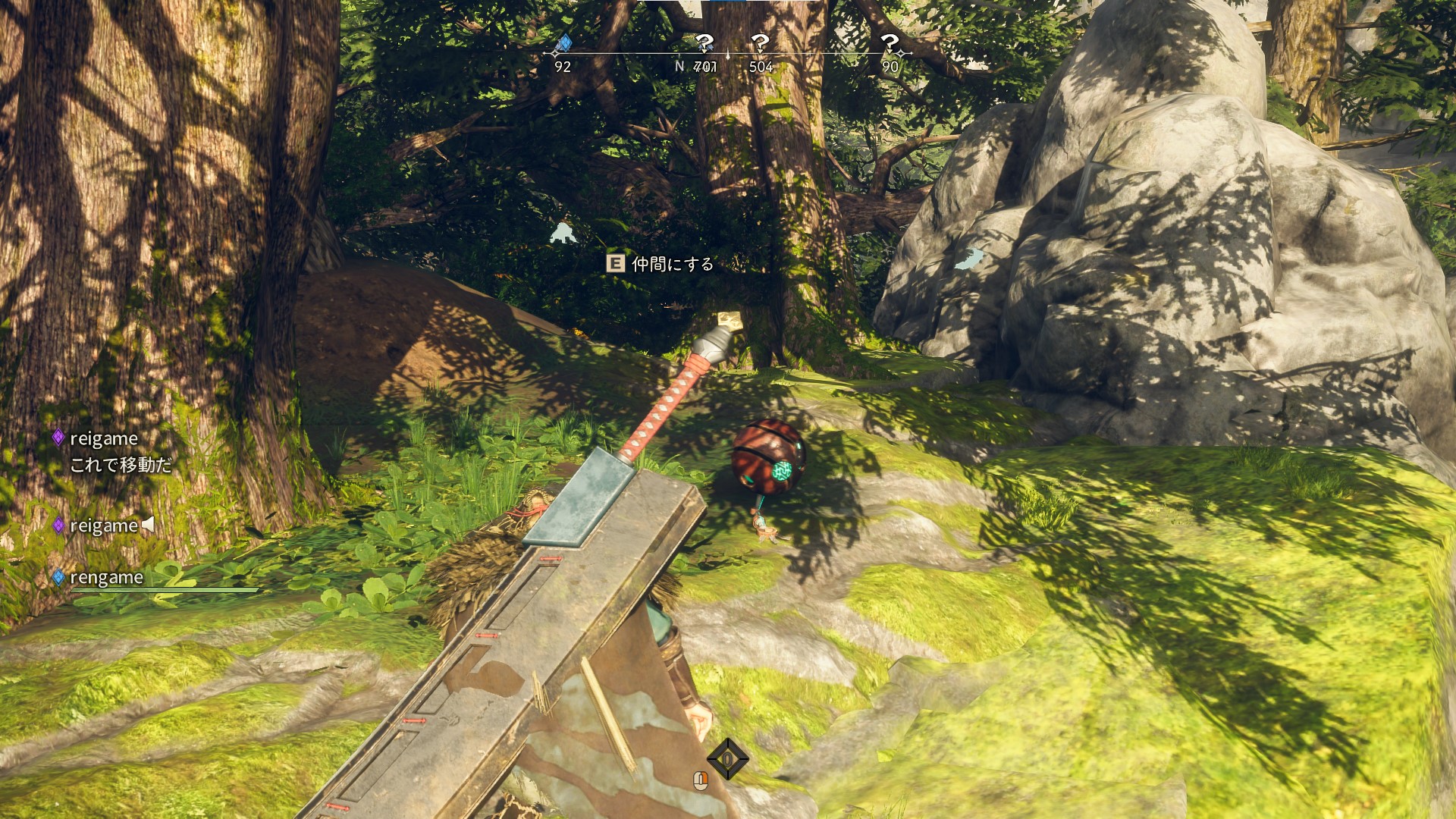
Task: Click the question mark marker labeled 504
Action: (760, 43)
